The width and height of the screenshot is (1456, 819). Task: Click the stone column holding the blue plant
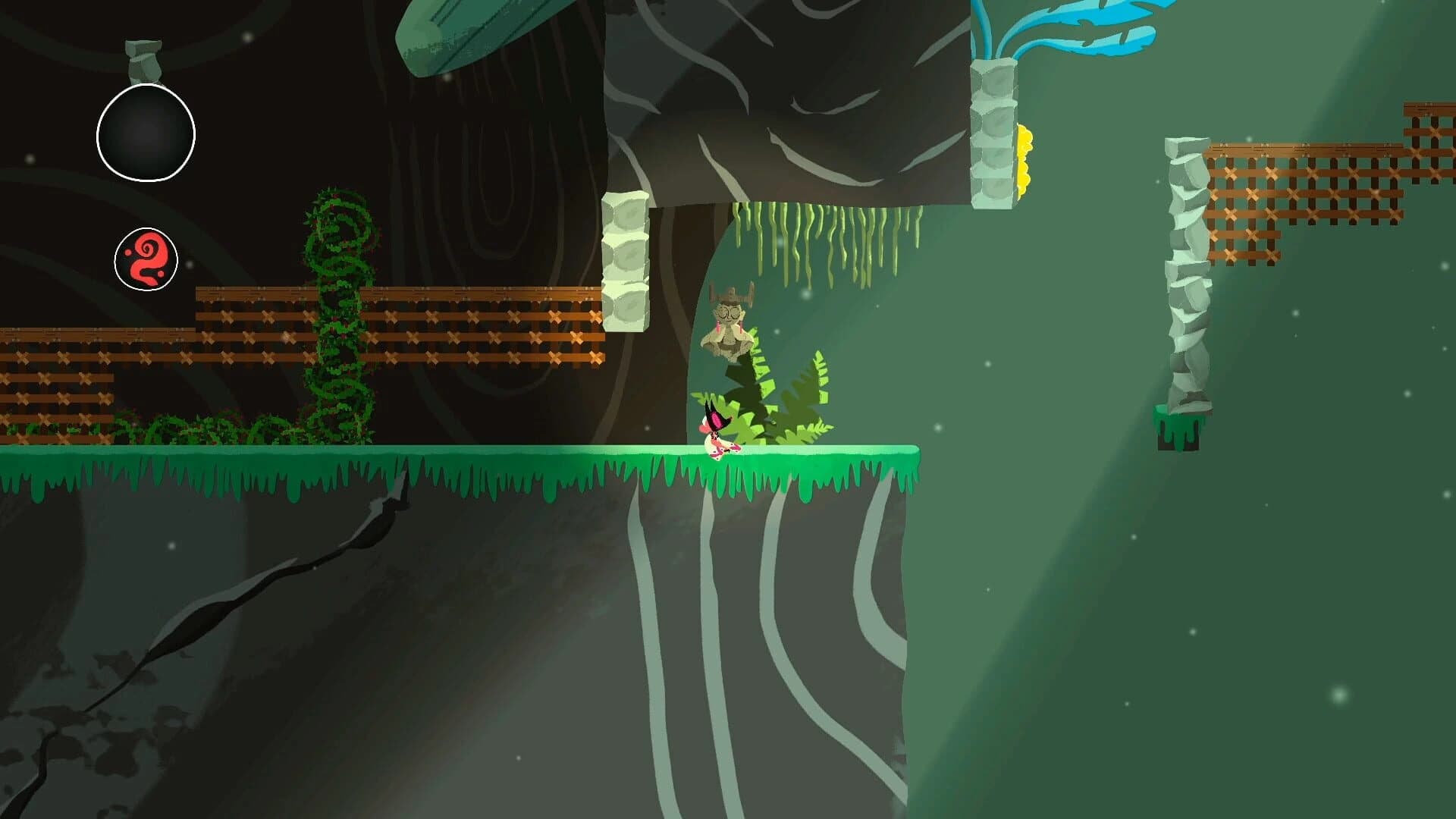point(993,136)
